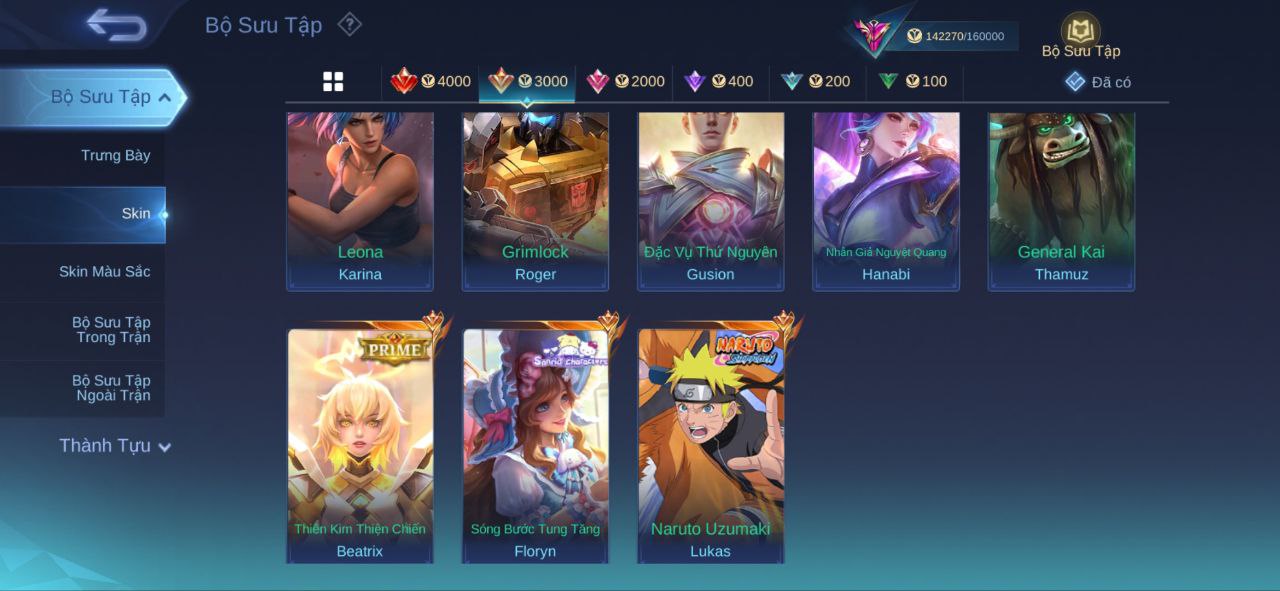Viewport: 1280px width, 591px height.
Task: Switch to the 400 points tier tab
Action: (719, 82)
